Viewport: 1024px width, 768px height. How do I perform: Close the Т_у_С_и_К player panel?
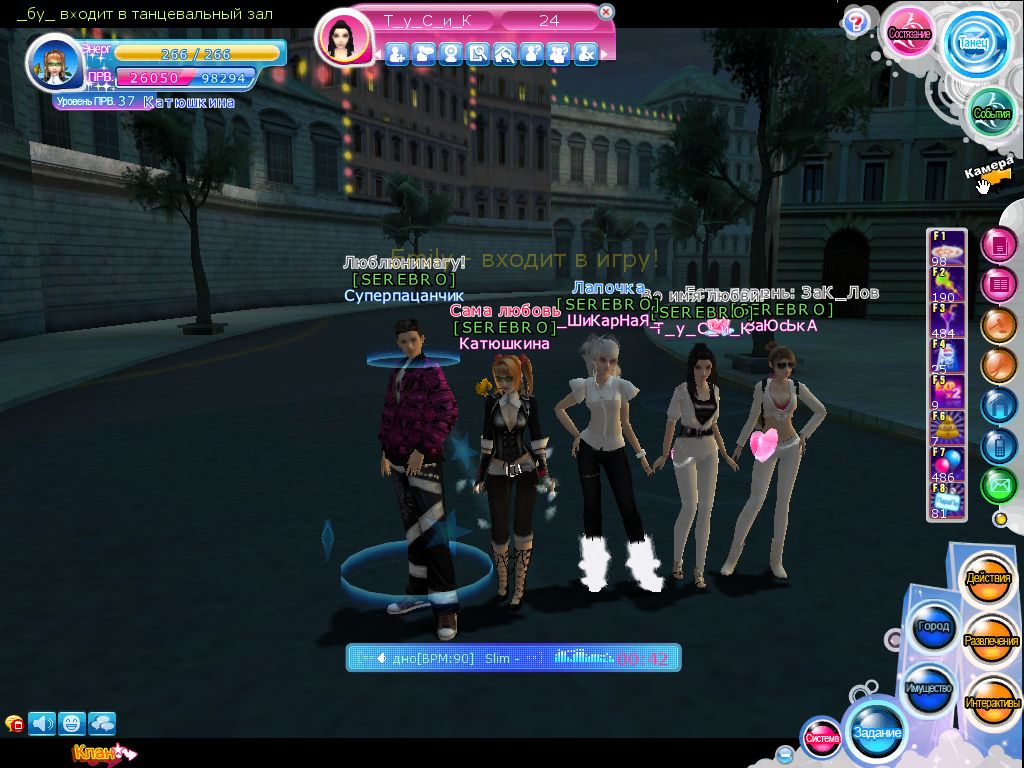606,12
